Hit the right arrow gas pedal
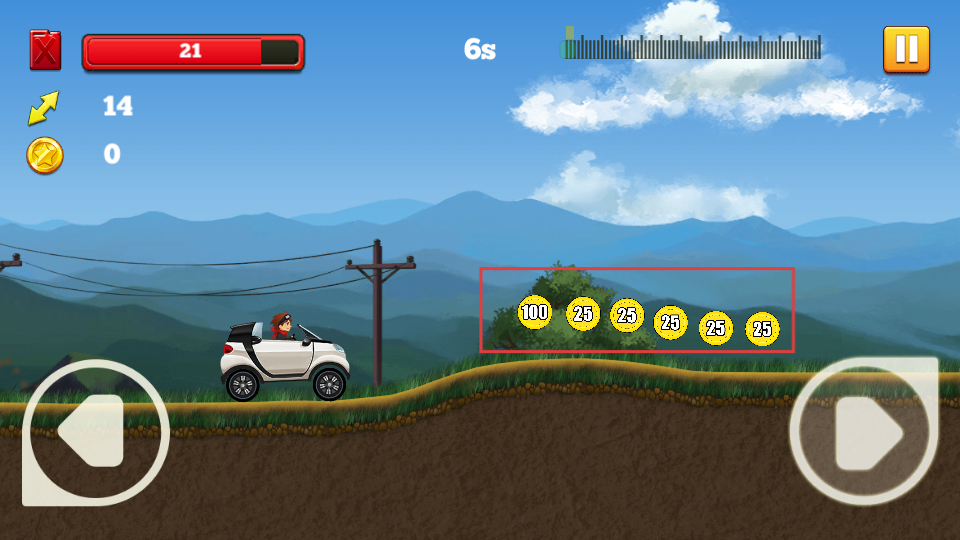Viewport: 960px width, 540px height. (864, 431)
